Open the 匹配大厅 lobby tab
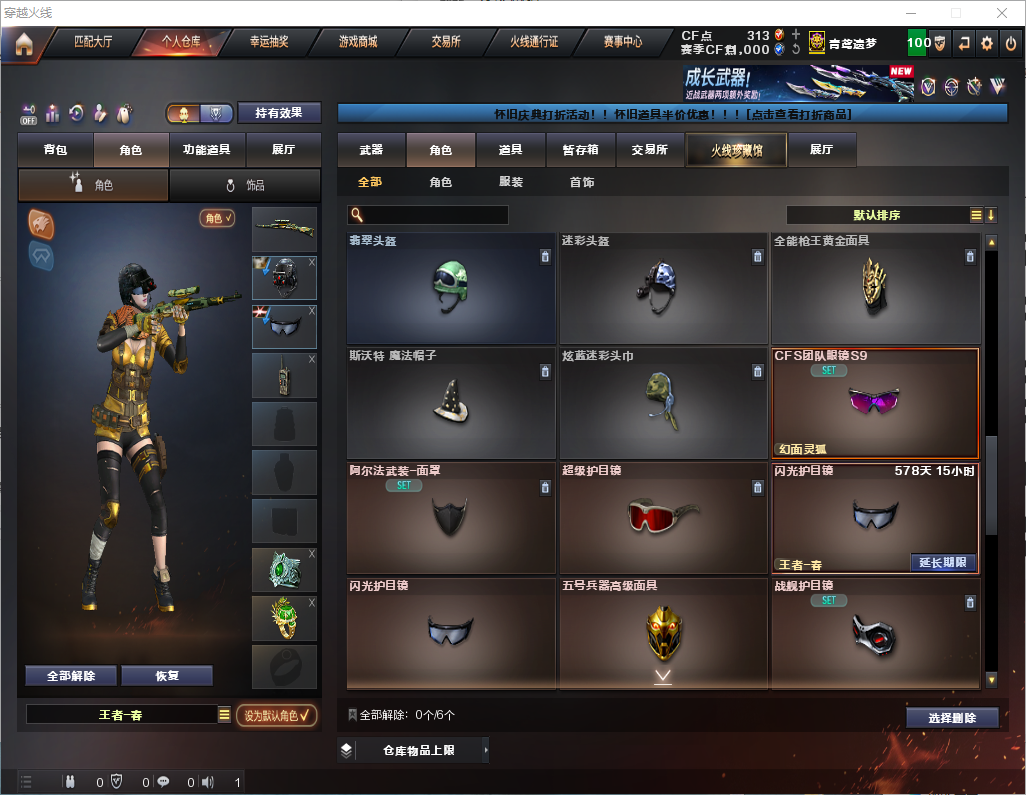The height and width of the screenshot is (795, 1026). (93, 42)
